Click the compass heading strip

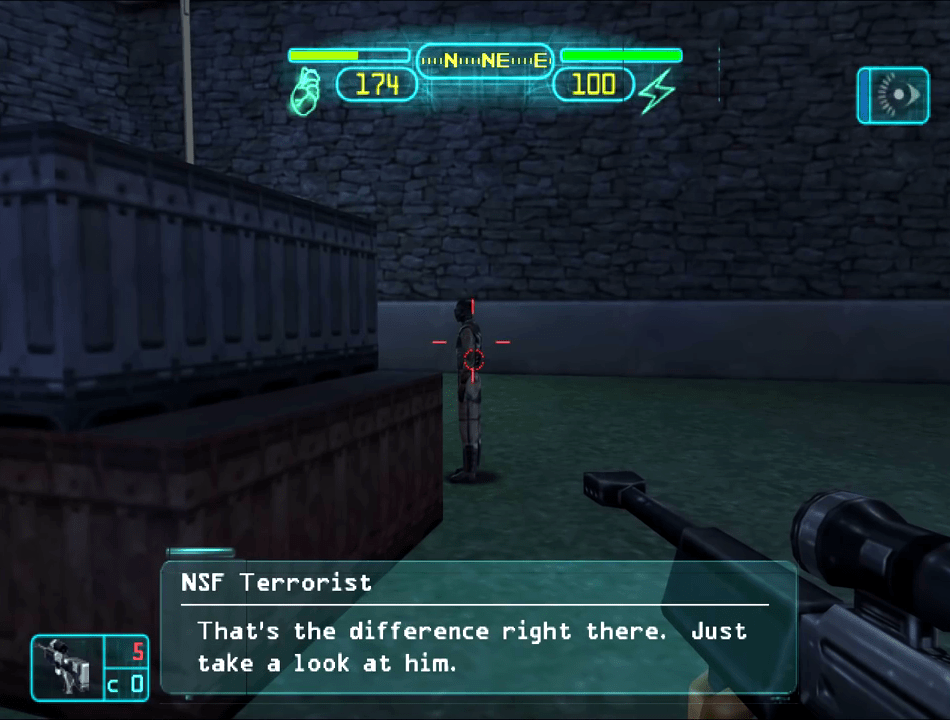pos(485,61)
